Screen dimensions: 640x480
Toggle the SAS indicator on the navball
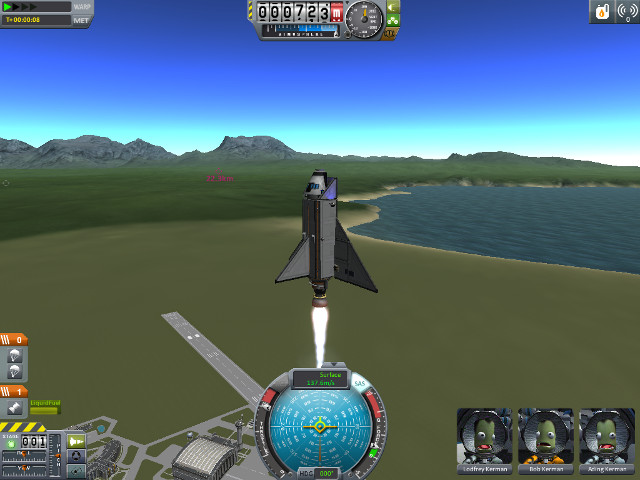click(x=359, y=383)
